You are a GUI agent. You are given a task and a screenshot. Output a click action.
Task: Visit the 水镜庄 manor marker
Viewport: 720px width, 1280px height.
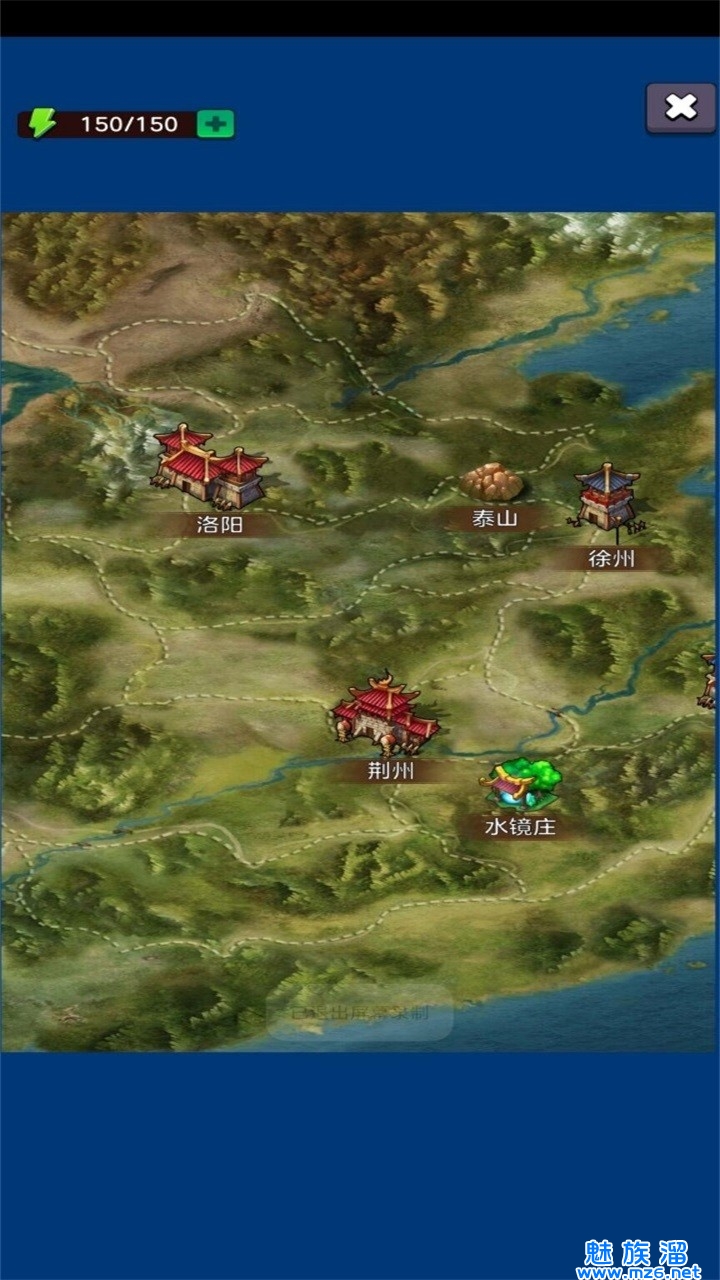[520, 785]
